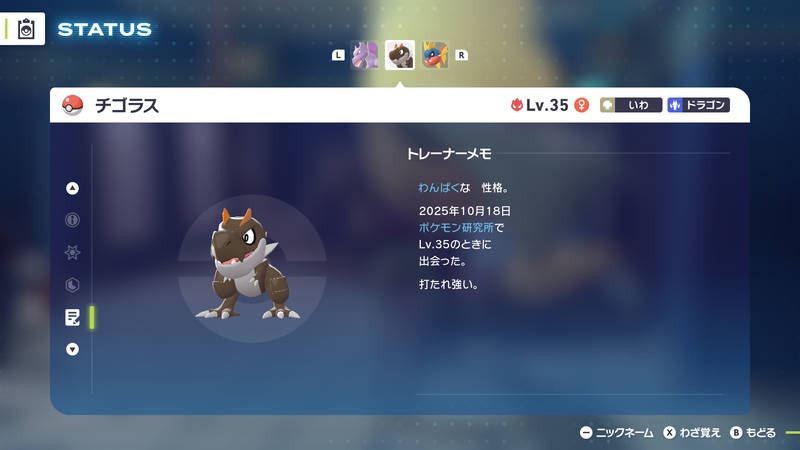
Task: Select the purple Pokémon party icon
Action: coord(366,55)
